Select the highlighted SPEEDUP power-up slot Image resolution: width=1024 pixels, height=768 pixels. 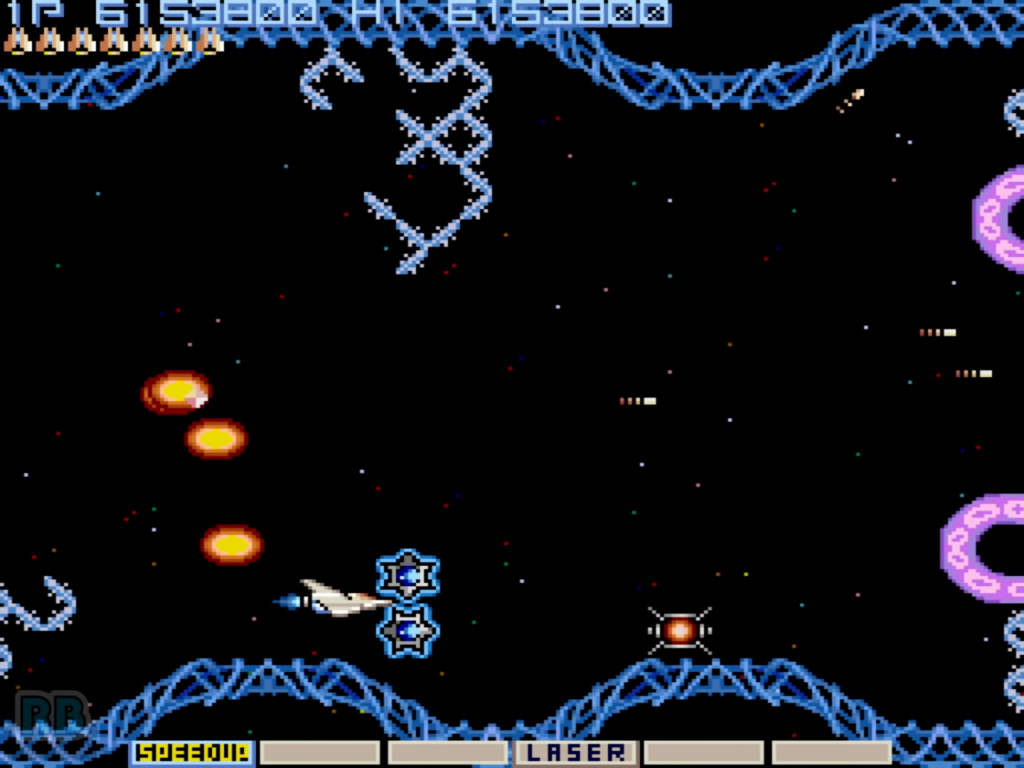[191, 752]
